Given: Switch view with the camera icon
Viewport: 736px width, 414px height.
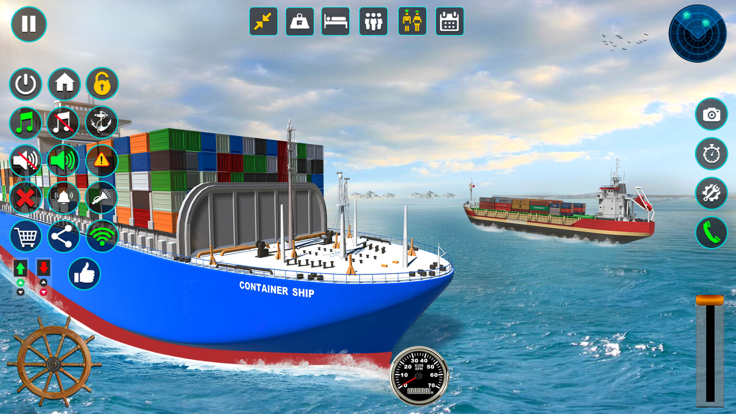Looking at the screenshot, I should [x=712, y=115].
